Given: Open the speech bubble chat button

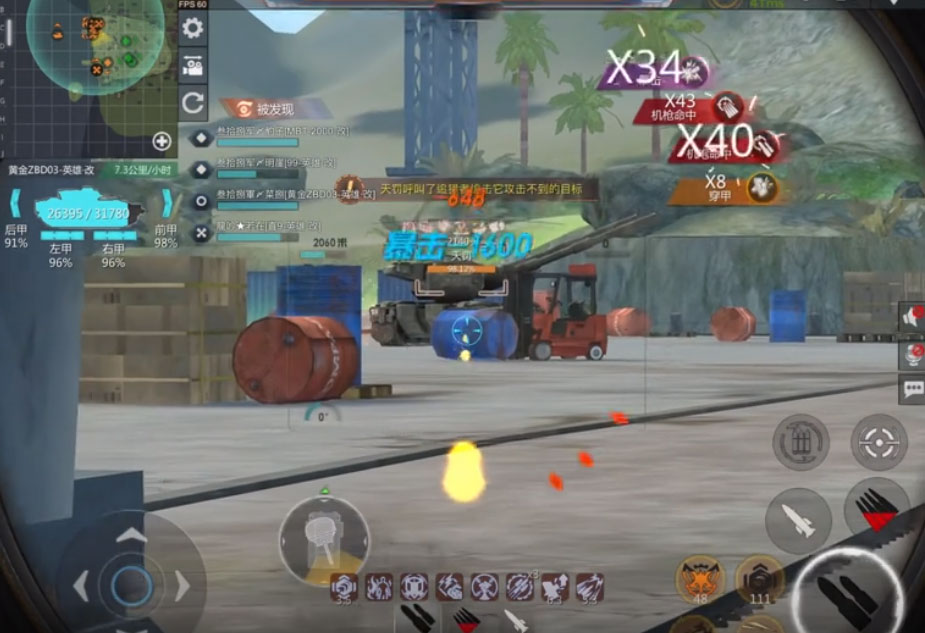Looking at the screenshot, I should 912,389.
